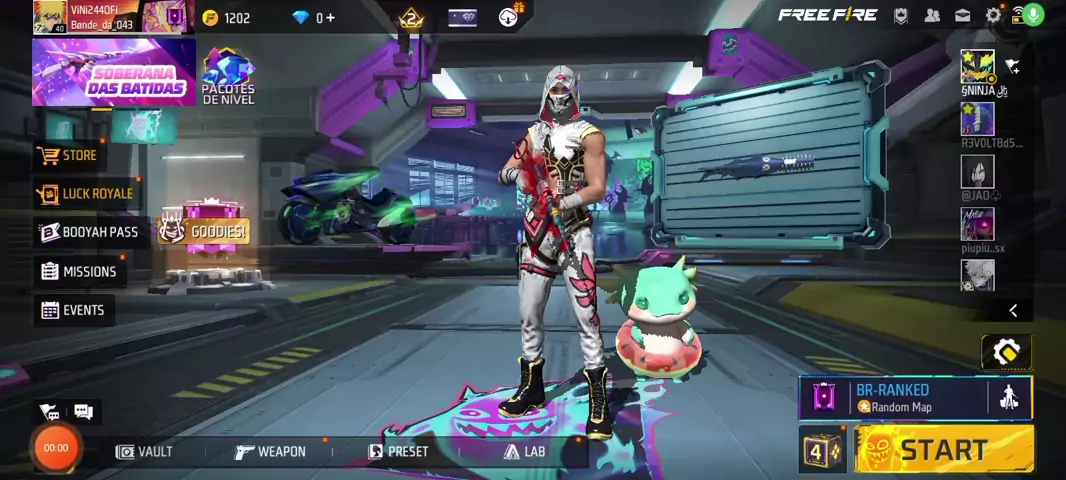1066x480 pixels.
Task: Open the Booyah Pass
Action: [x=88, y=232]
